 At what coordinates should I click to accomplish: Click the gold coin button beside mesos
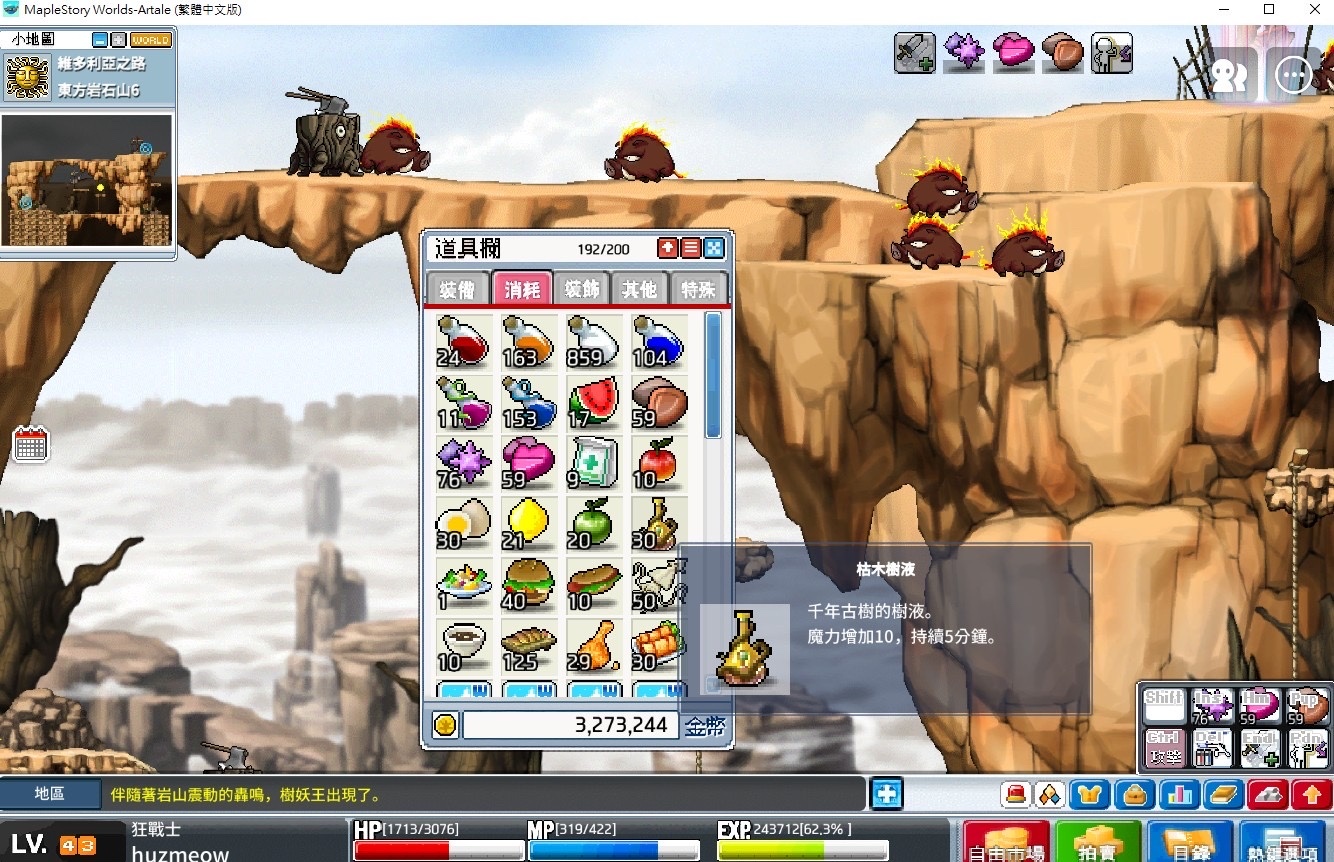445,725
